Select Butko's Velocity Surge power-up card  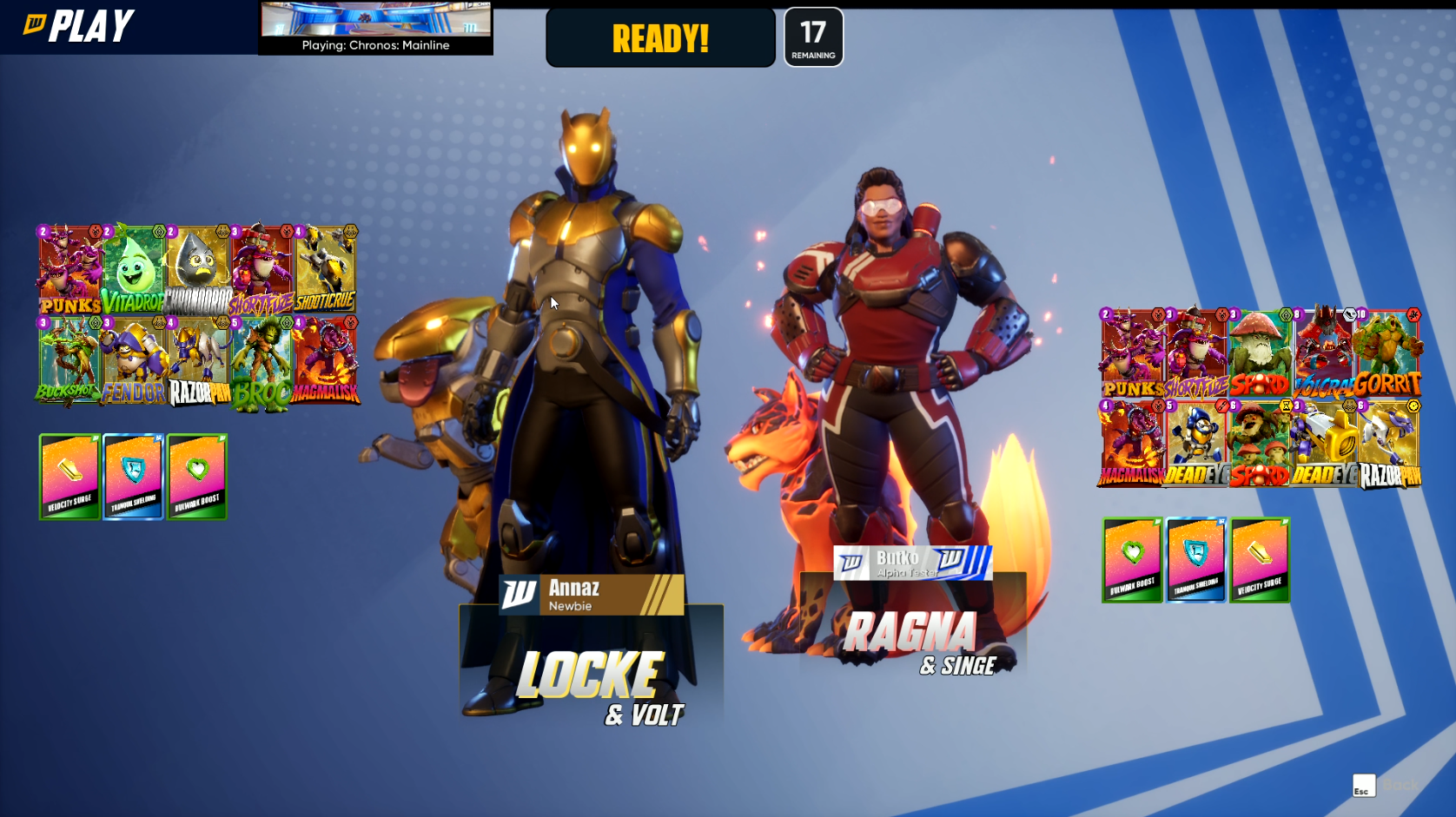point(1260,560)
